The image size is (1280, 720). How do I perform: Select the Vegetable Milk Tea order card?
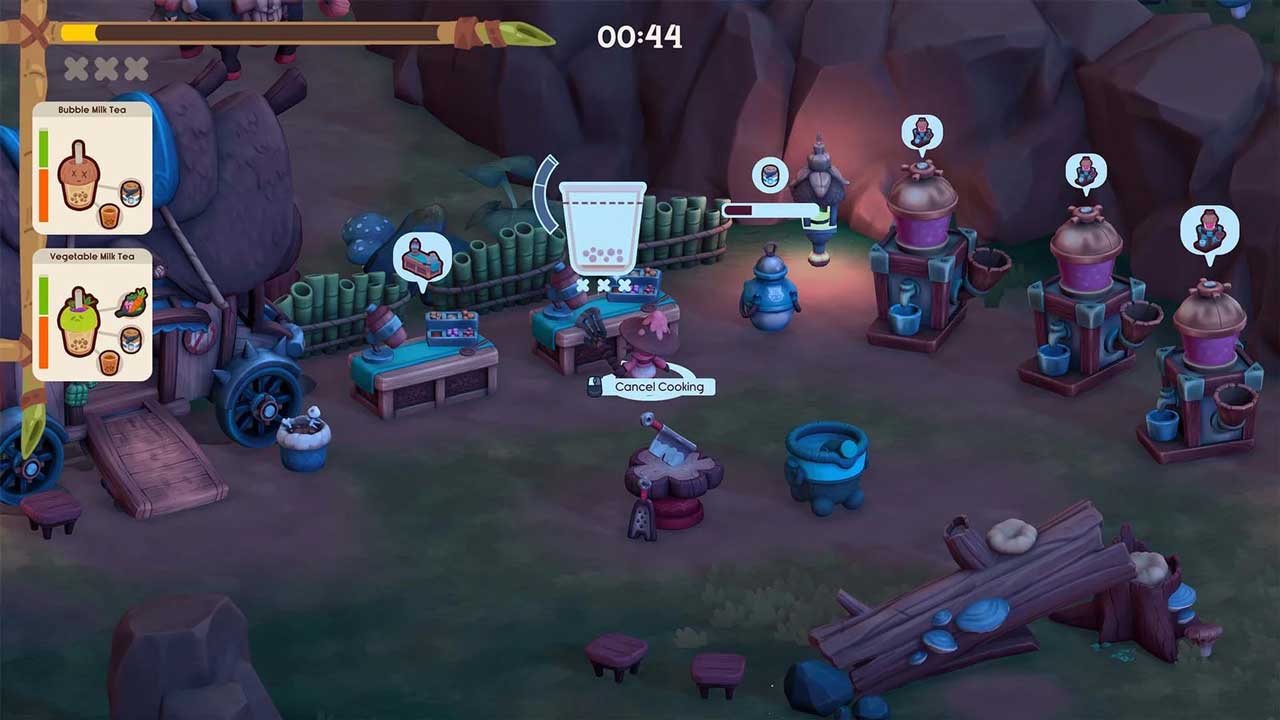(92, 315)
